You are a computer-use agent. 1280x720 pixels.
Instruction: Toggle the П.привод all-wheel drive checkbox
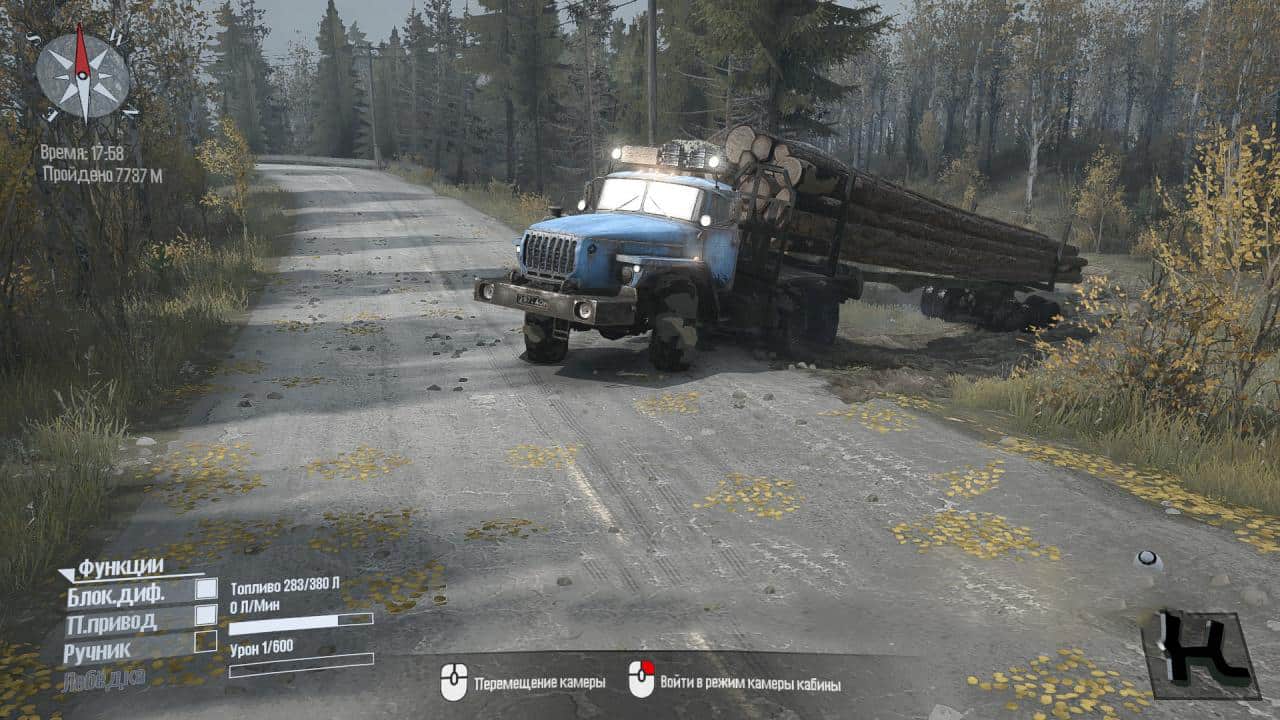coord(206,615)
